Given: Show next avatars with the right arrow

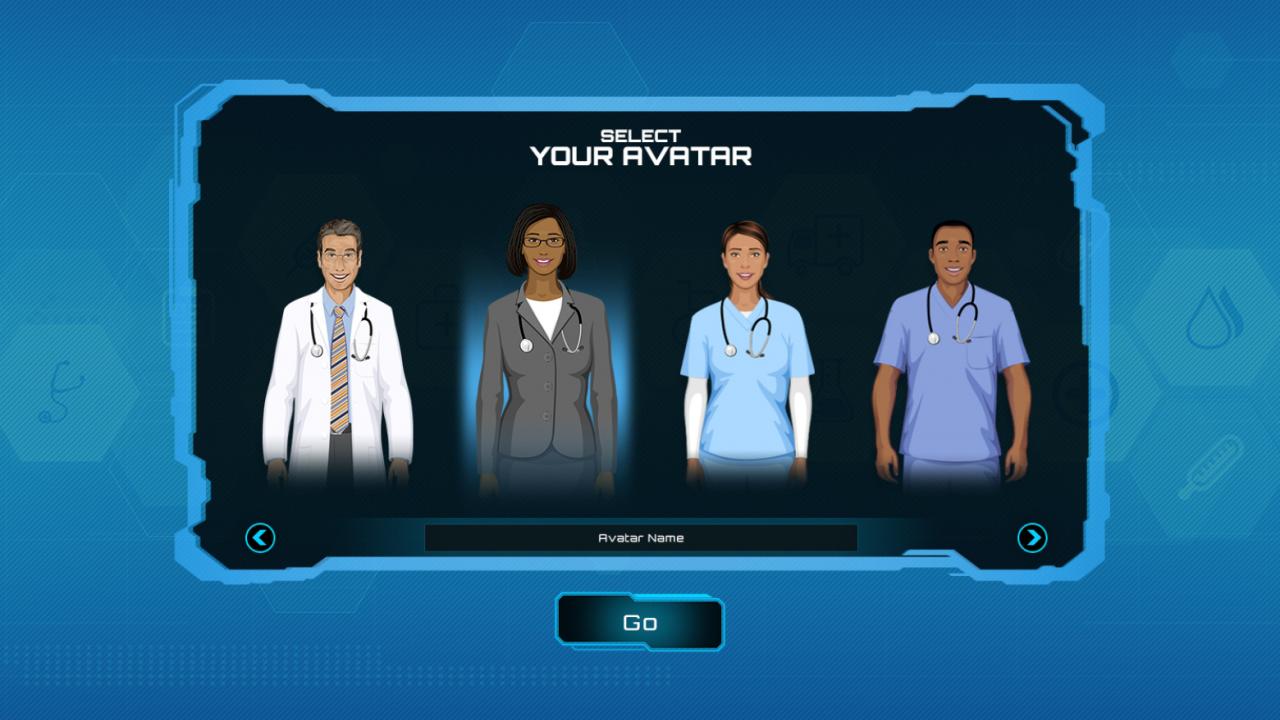Looking at the screenshot, I should pos(1032,538).
